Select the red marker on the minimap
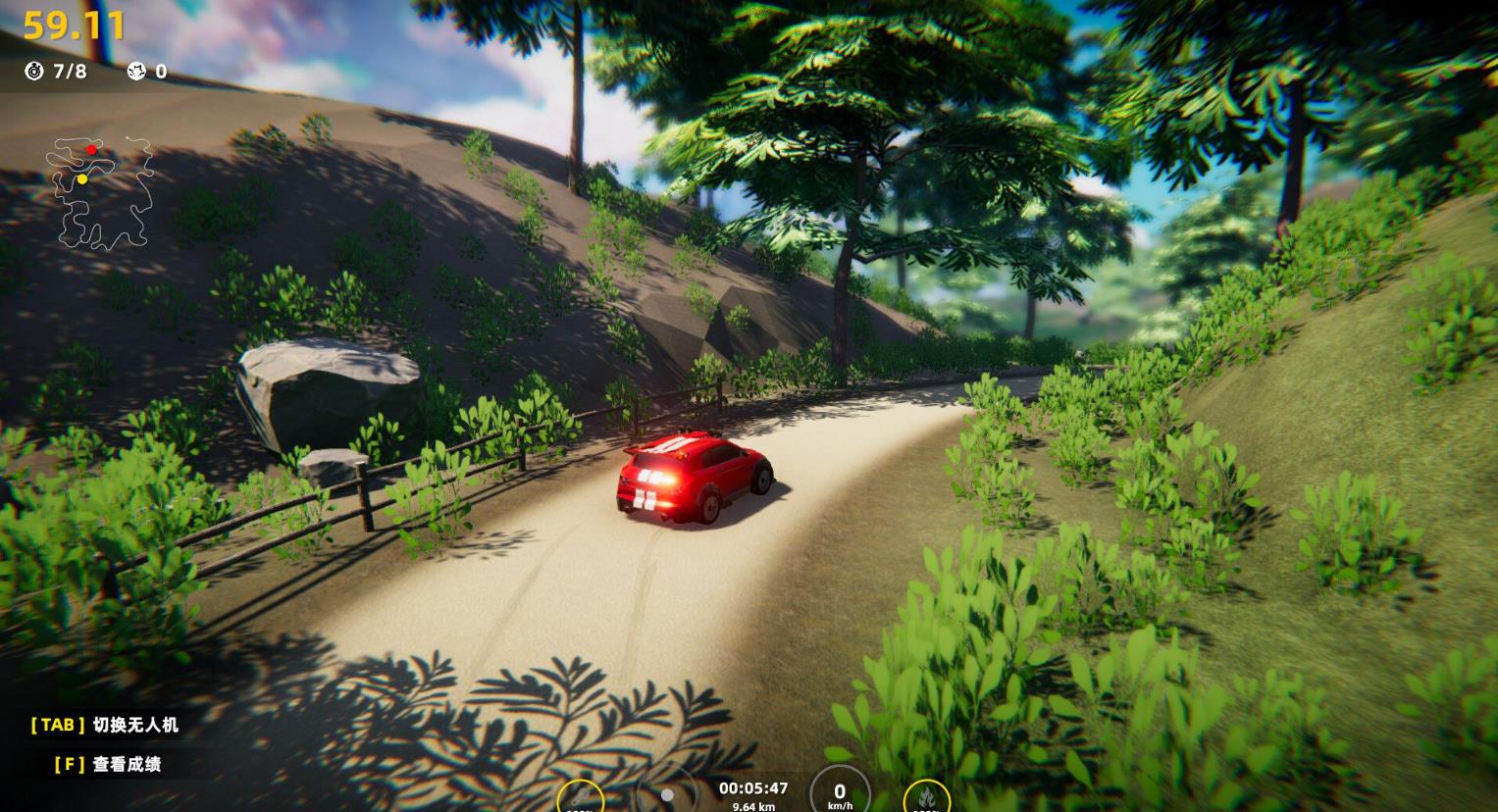Screen dimensions: 1498x812 pyautogui.click(x=91, y=150)
